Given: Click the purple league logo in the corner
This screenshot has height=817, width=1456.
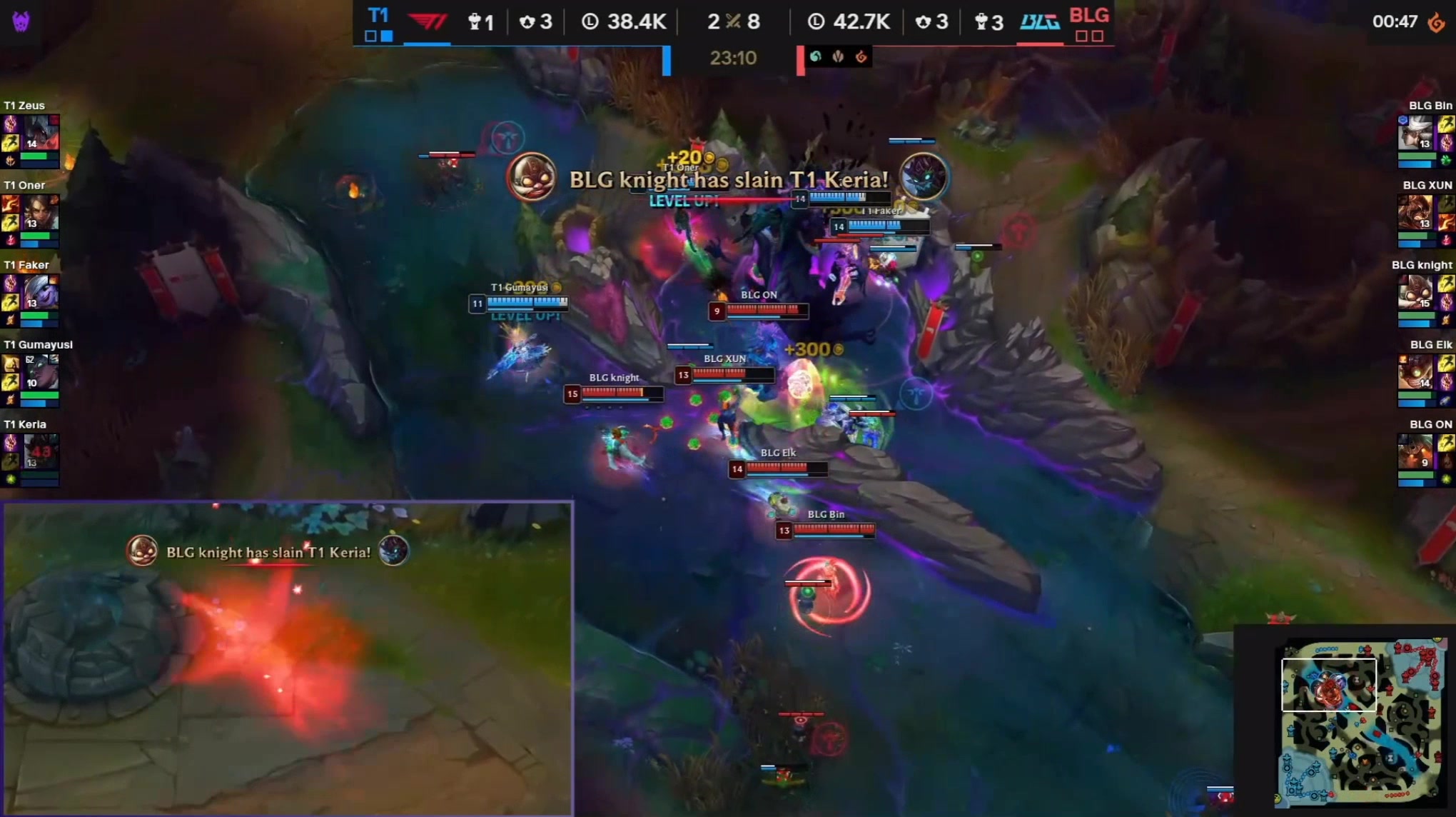Looking at the screenshot, I should click(x=21, y=22).
